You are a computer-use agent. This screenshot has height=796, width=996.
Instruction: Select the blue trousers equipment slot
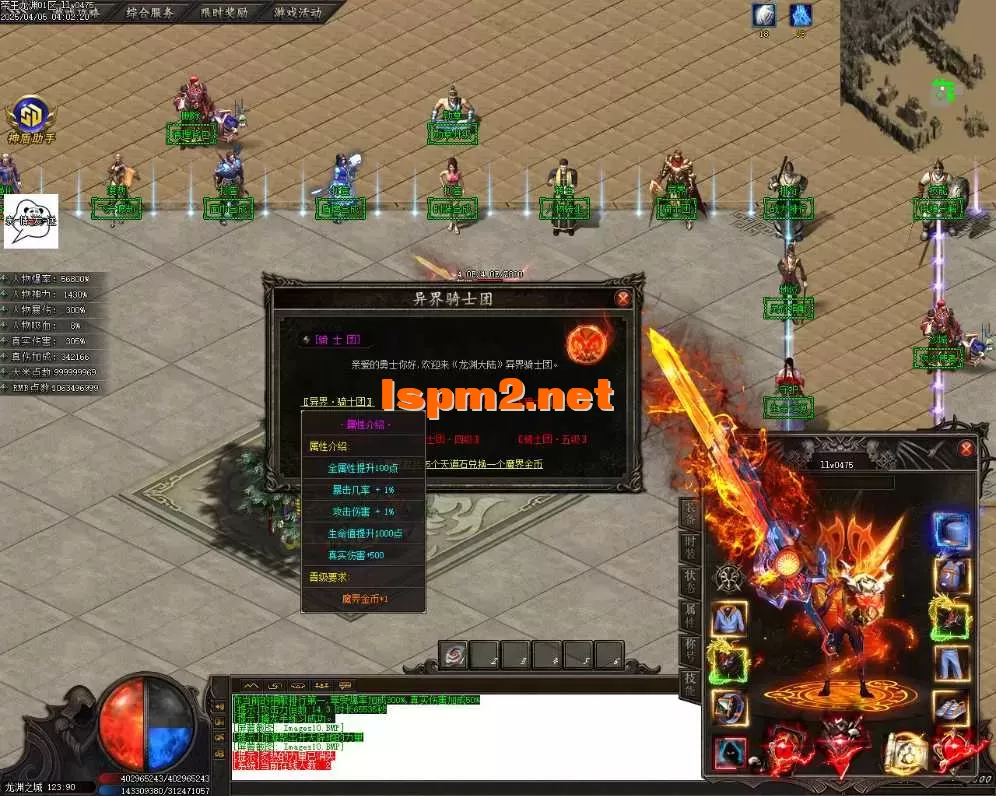point(951,662)
